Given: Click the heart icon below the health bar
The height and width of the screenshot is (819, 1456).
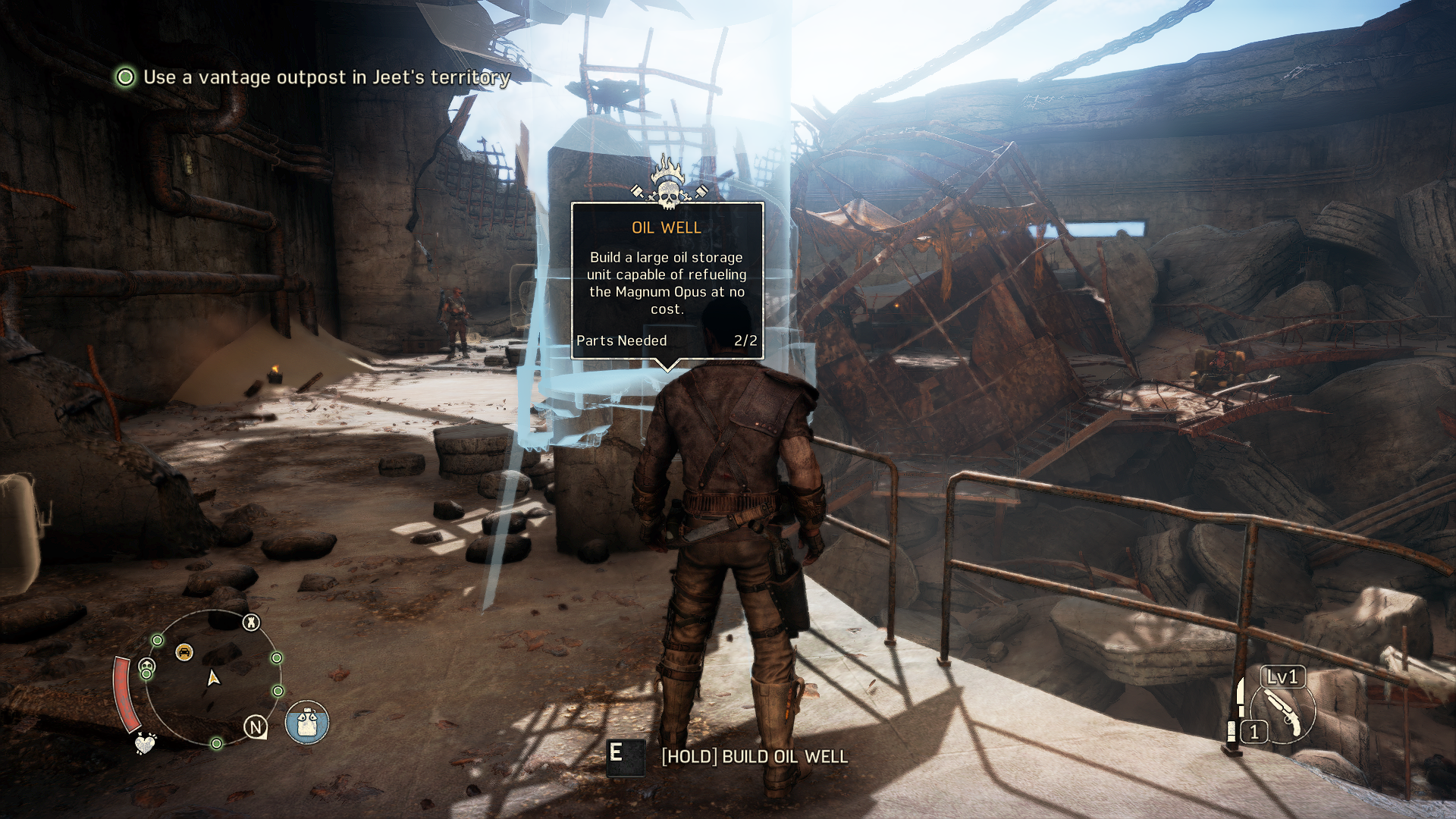Looking at the screenshot, I should (144, 743).
